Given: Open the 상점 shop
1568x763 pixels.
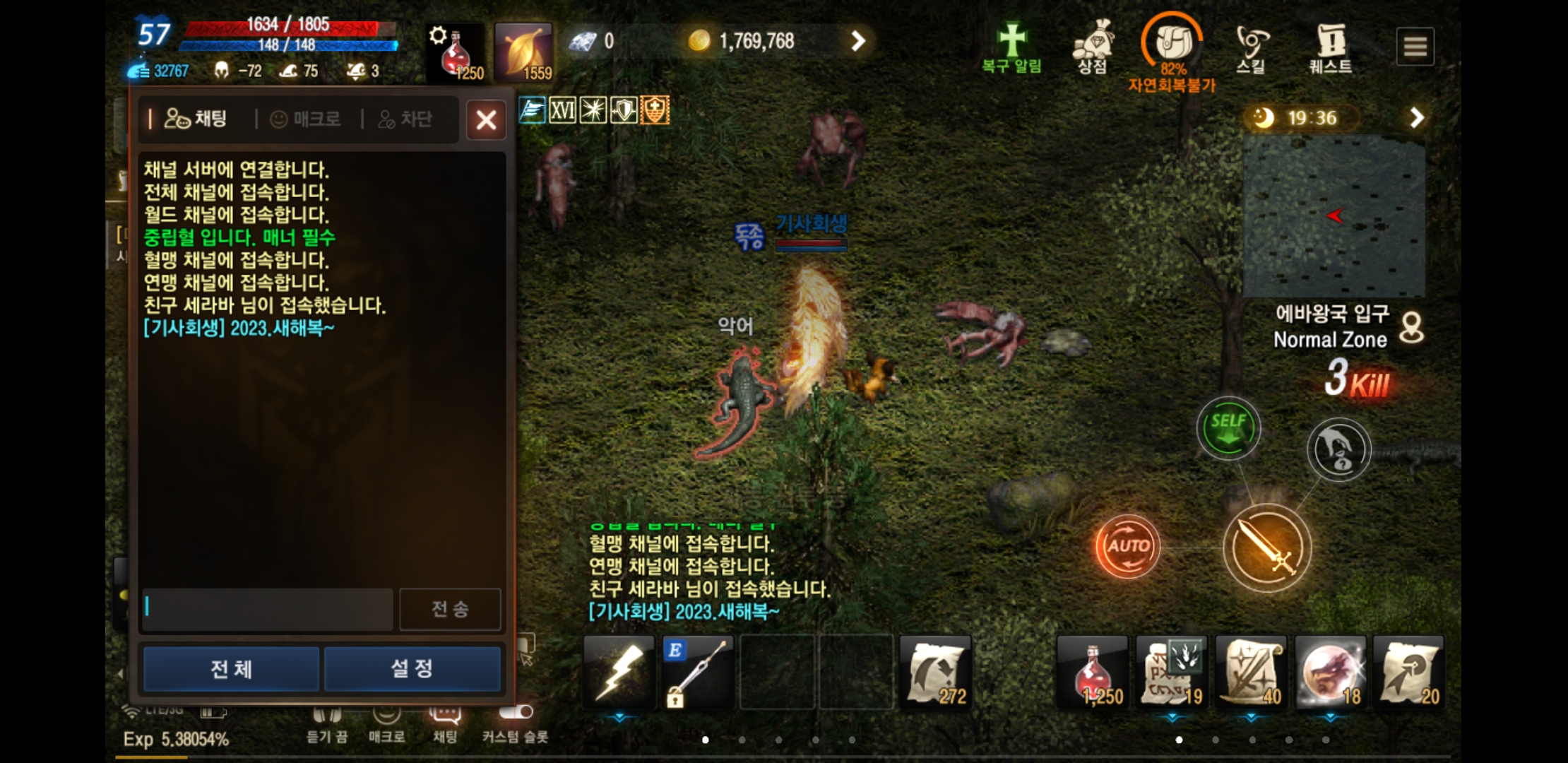Looking at the screenshot, I should [1092, 47].
